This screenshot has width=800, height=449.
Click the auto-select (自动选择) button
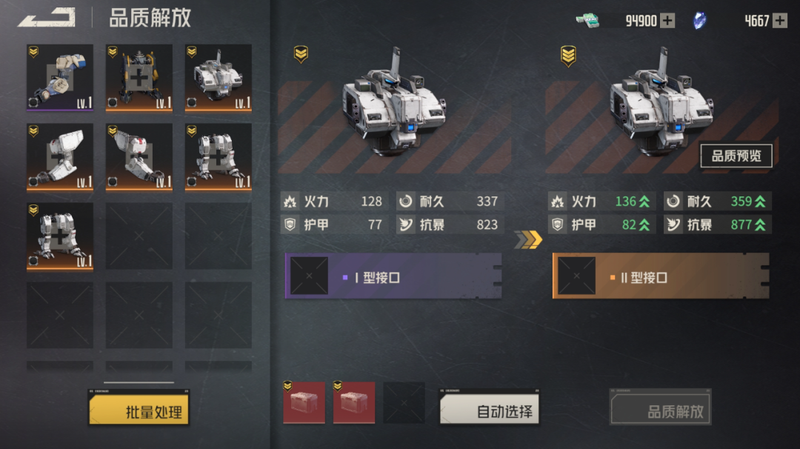[x=489, y=408]
